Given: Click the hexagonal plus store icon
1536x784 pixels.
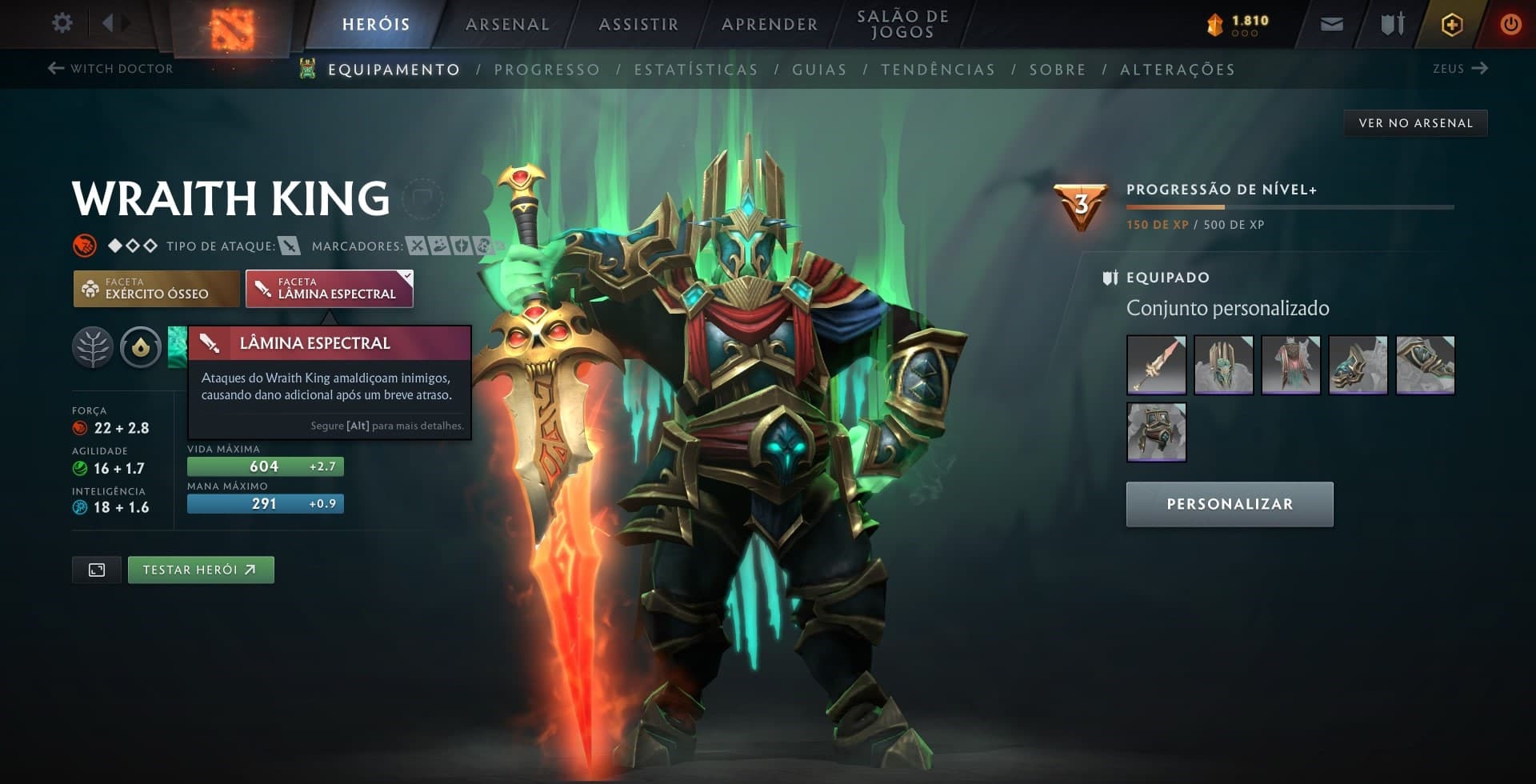Looking at the screenshot, I should 1450,24.
